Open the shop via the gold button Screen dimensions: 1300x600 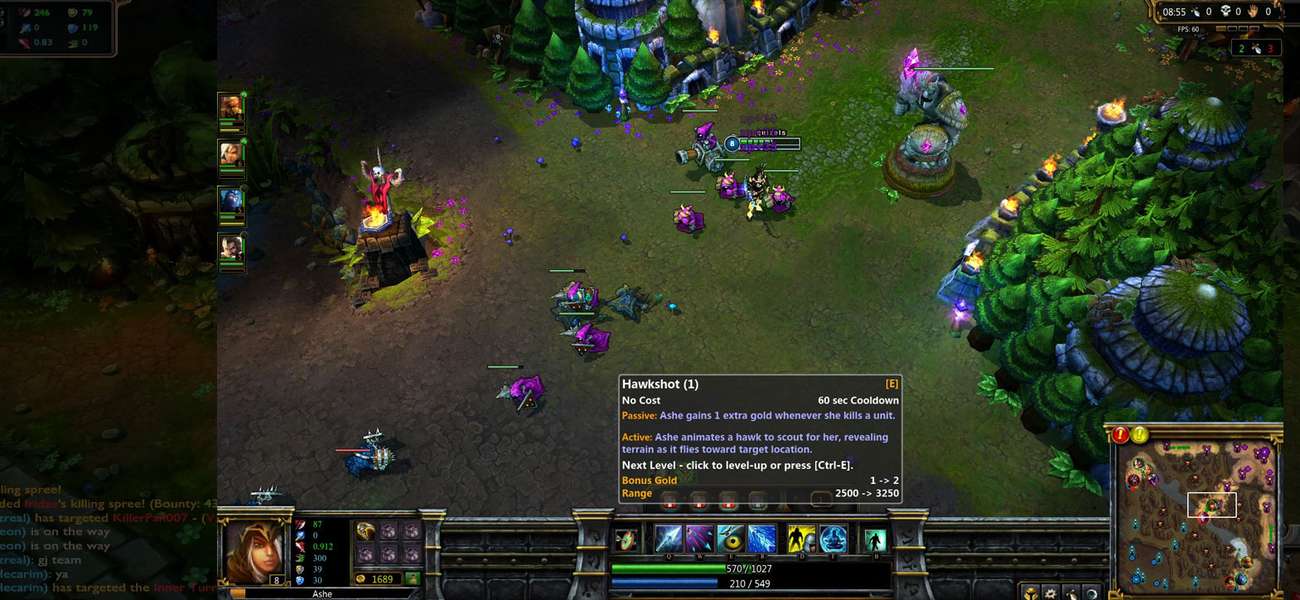412,578
